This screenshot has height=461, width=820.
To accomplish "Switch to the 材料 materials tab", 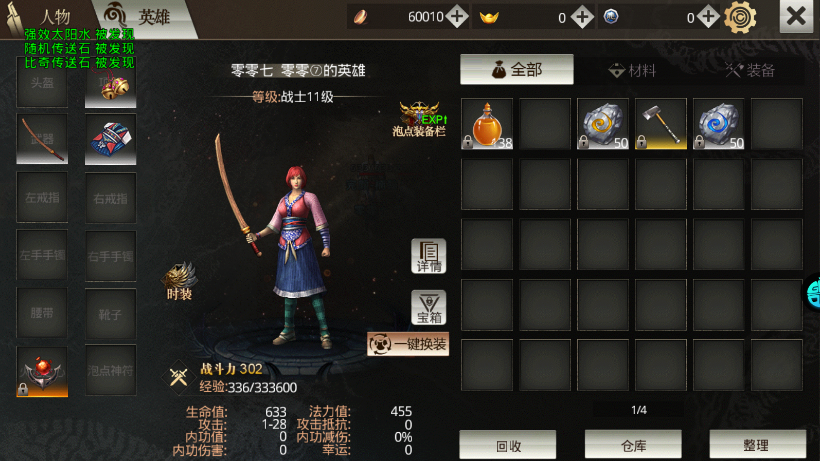I will click(632, 70).
